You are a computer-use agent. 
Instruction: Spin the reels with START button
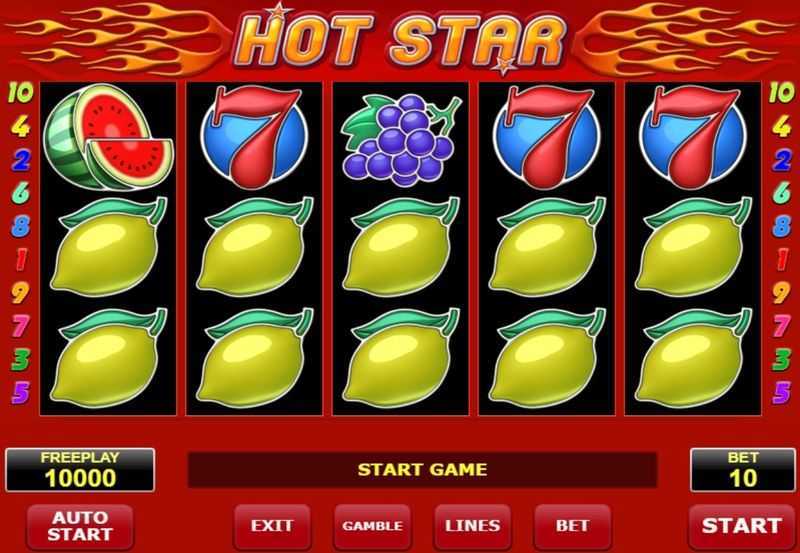pyautogui.click(x=741, y=525)
